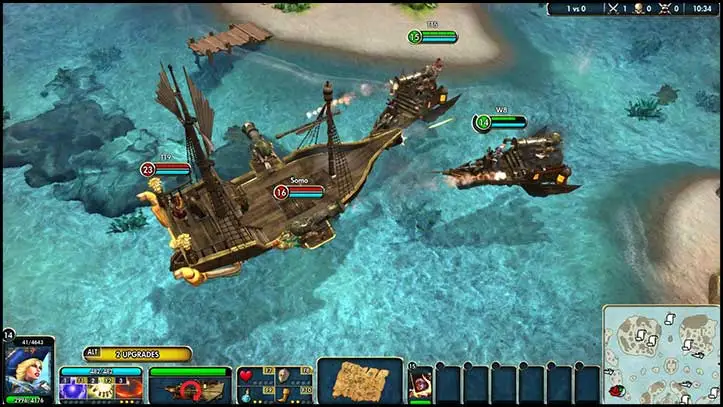Click the island minimap
The image size is (723, 407).
pos(660,355)
